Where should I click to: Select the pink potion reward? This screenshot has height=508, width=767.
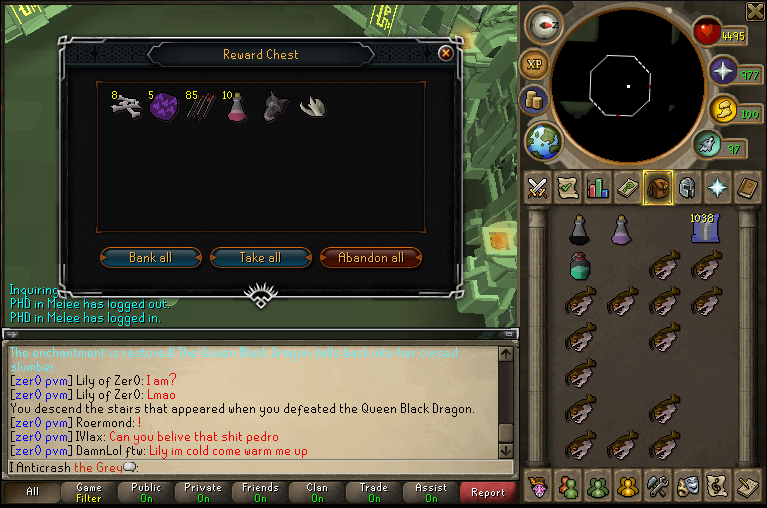pyautogui.click(x=236, y=107)
